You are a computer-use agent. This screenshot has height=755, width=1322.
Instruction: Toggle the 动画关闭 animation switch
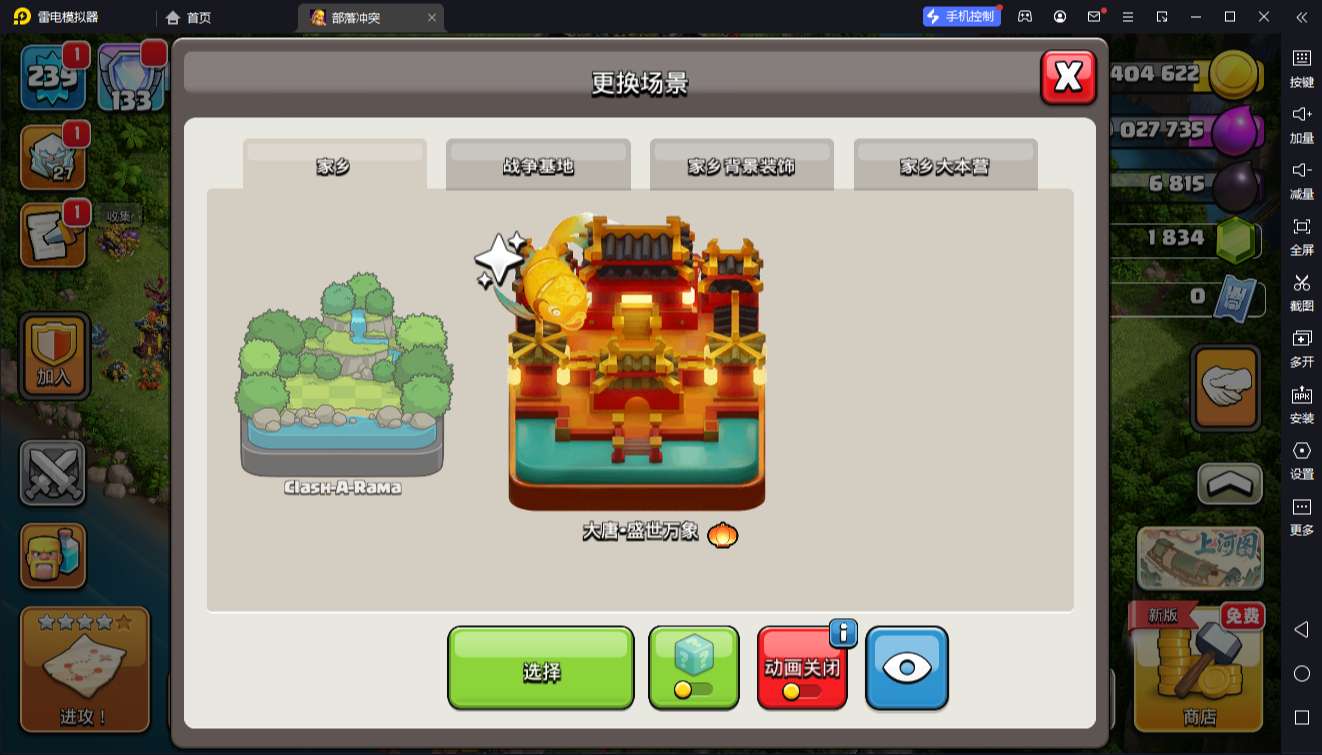[x=802, y=666]
